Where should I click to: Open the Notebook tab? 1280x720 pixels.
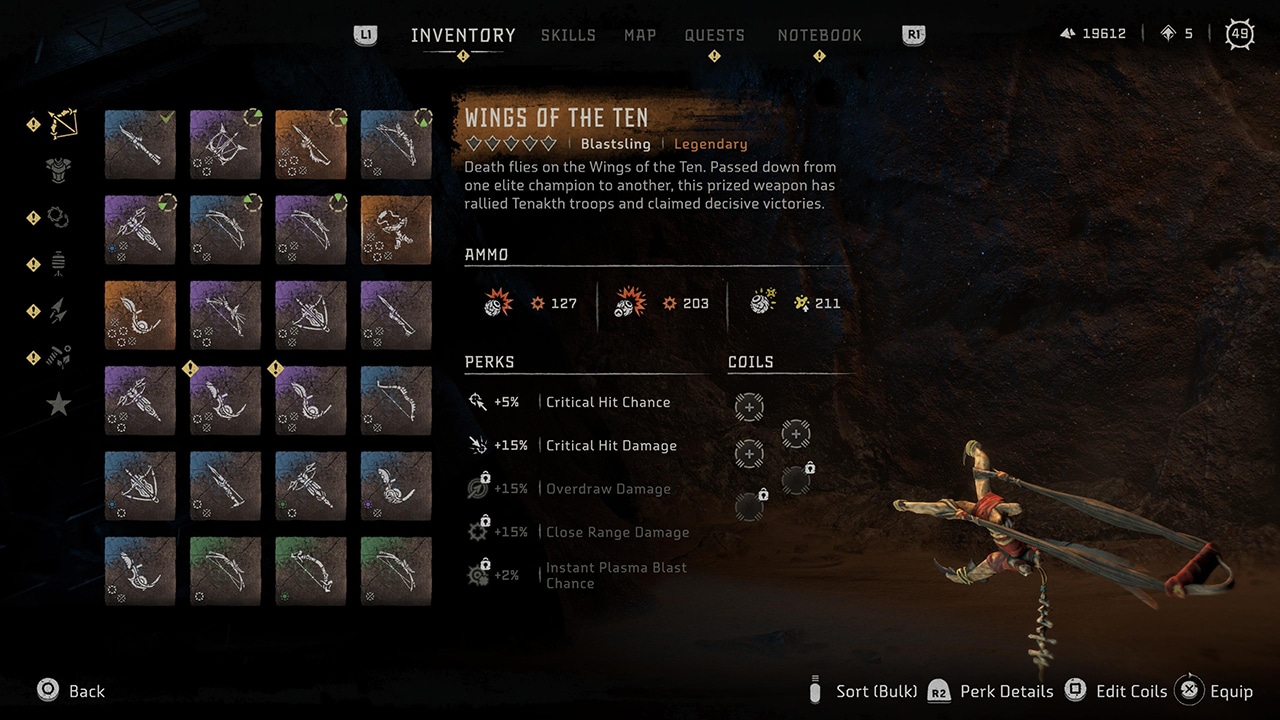pyautogui.click(x=819, y=35)
